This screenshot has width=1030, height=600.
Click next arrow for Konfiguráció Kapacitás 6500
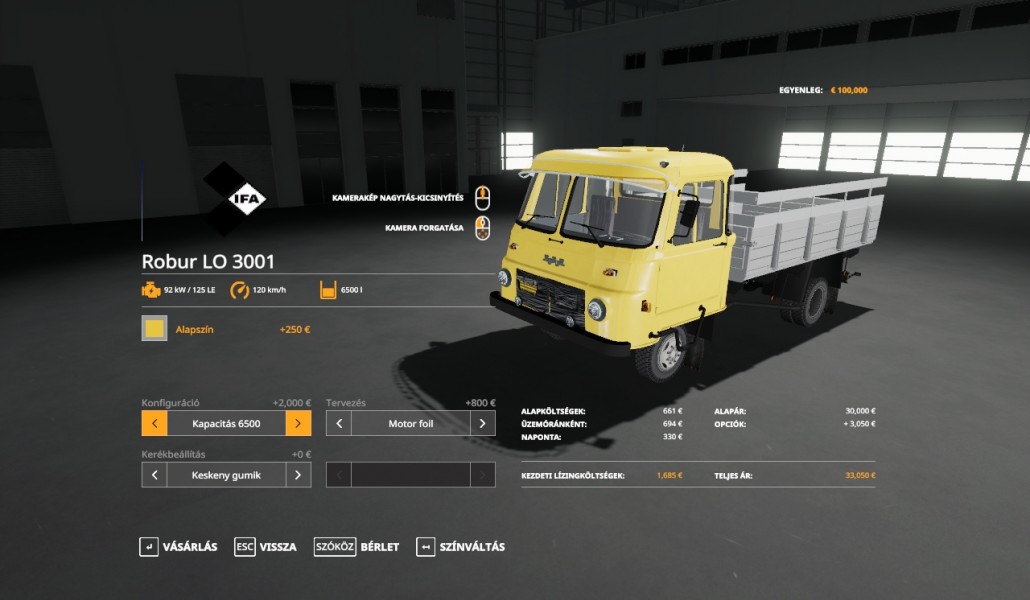298,423
